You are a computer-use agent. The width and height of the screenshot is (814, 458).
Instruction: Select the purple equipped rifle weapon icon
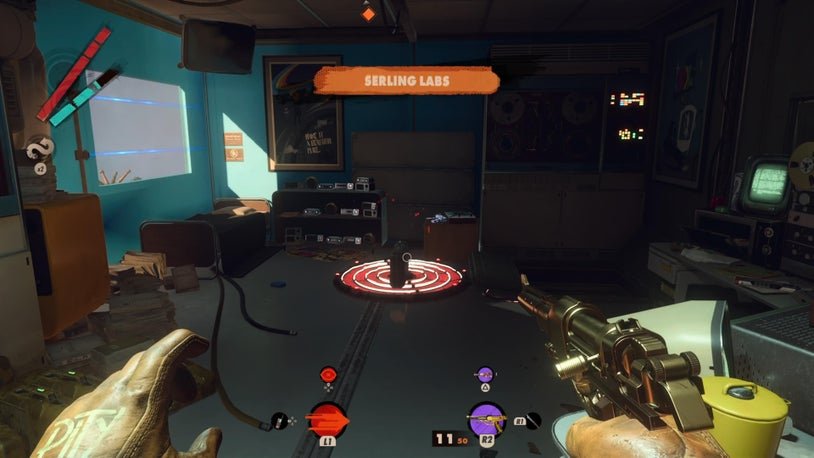pos(486,418)
